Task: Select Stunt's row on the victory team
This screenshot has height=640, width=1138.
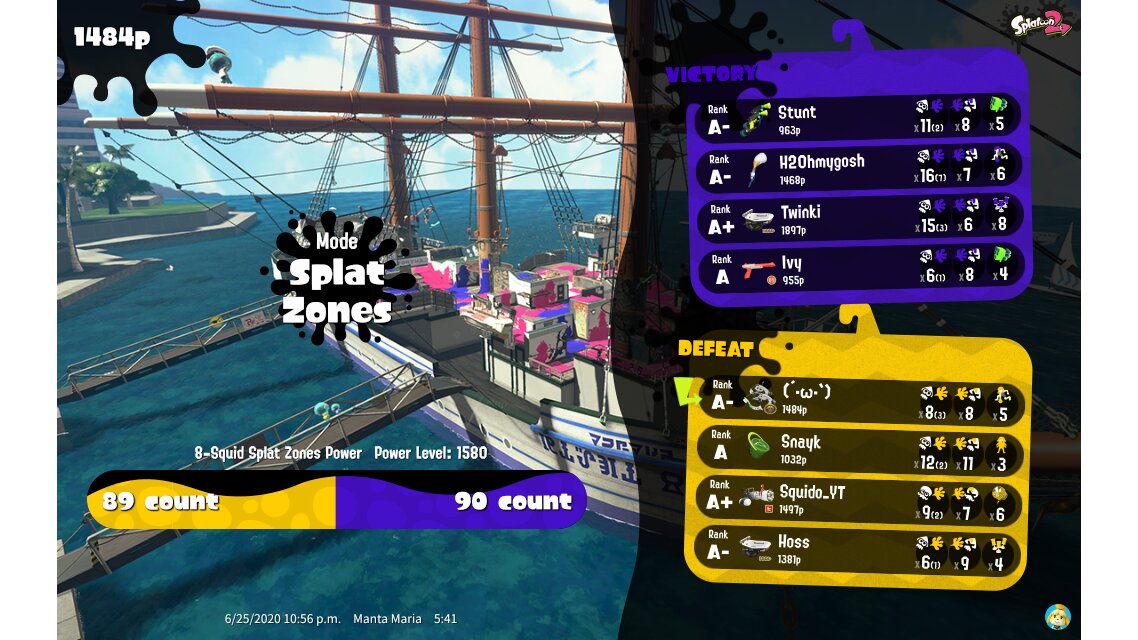Action: [x=858, y=118]
